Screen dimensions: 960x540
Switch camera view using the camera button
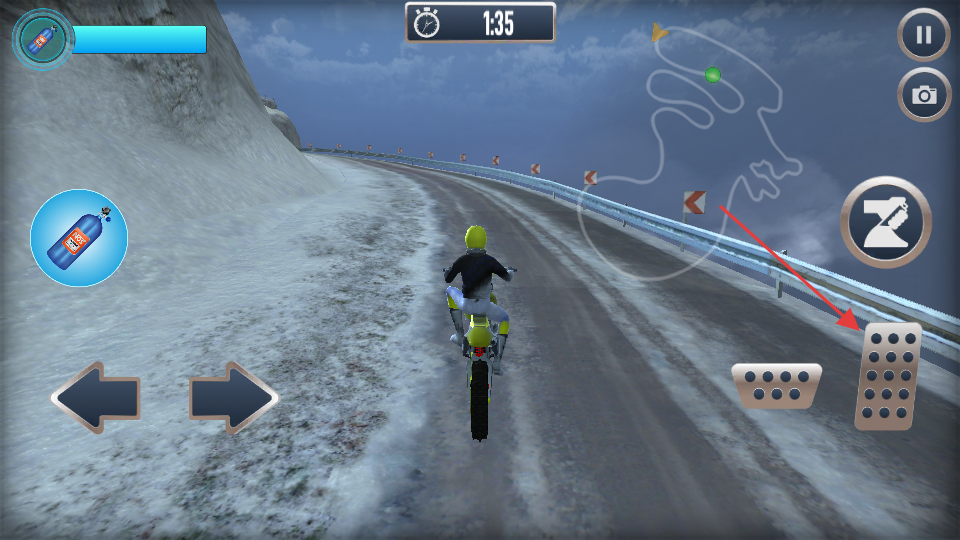point(924,95)
